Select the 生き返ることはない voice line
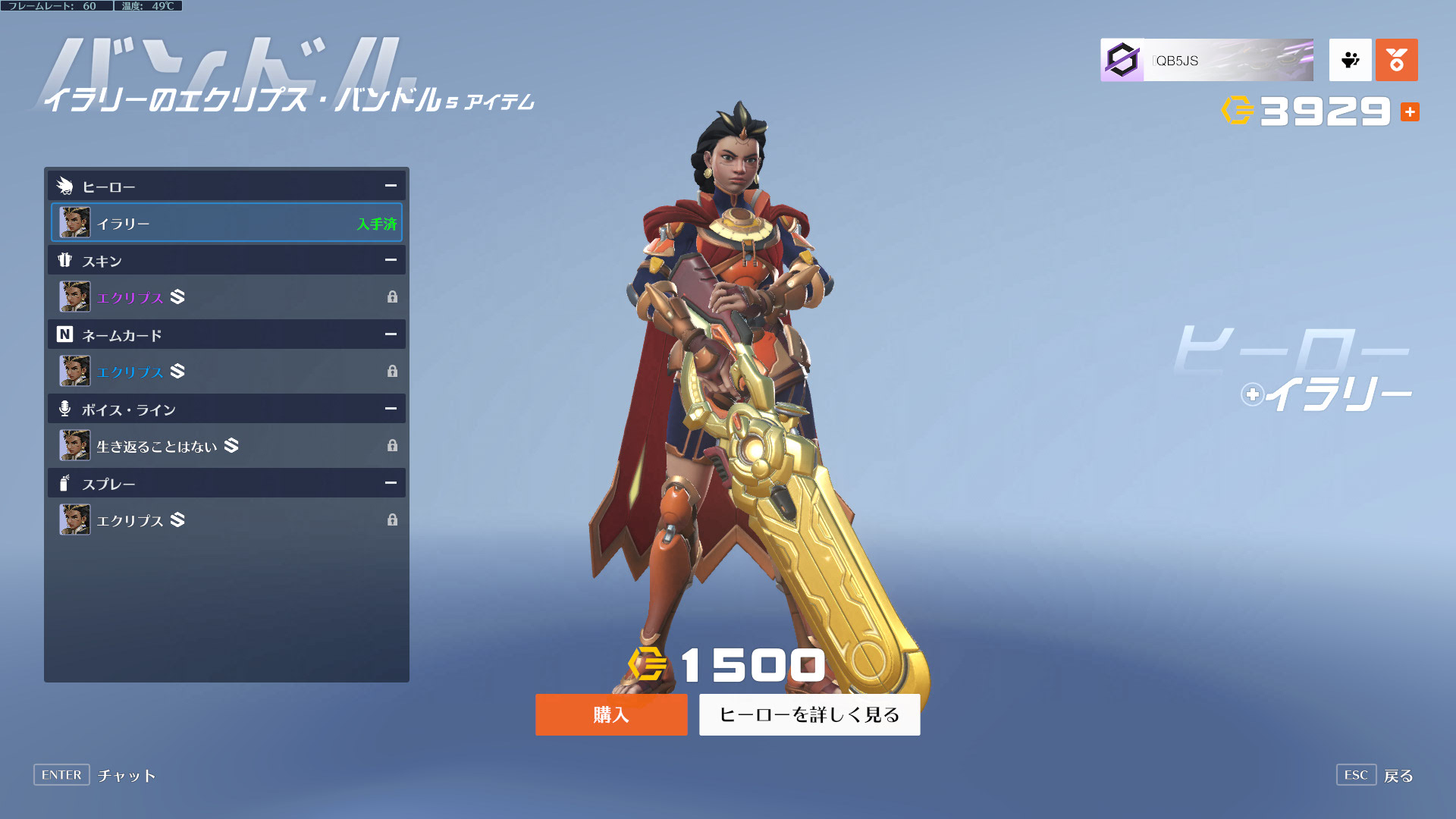Viewport: 1456px width, 819px height. click(226, 446)
